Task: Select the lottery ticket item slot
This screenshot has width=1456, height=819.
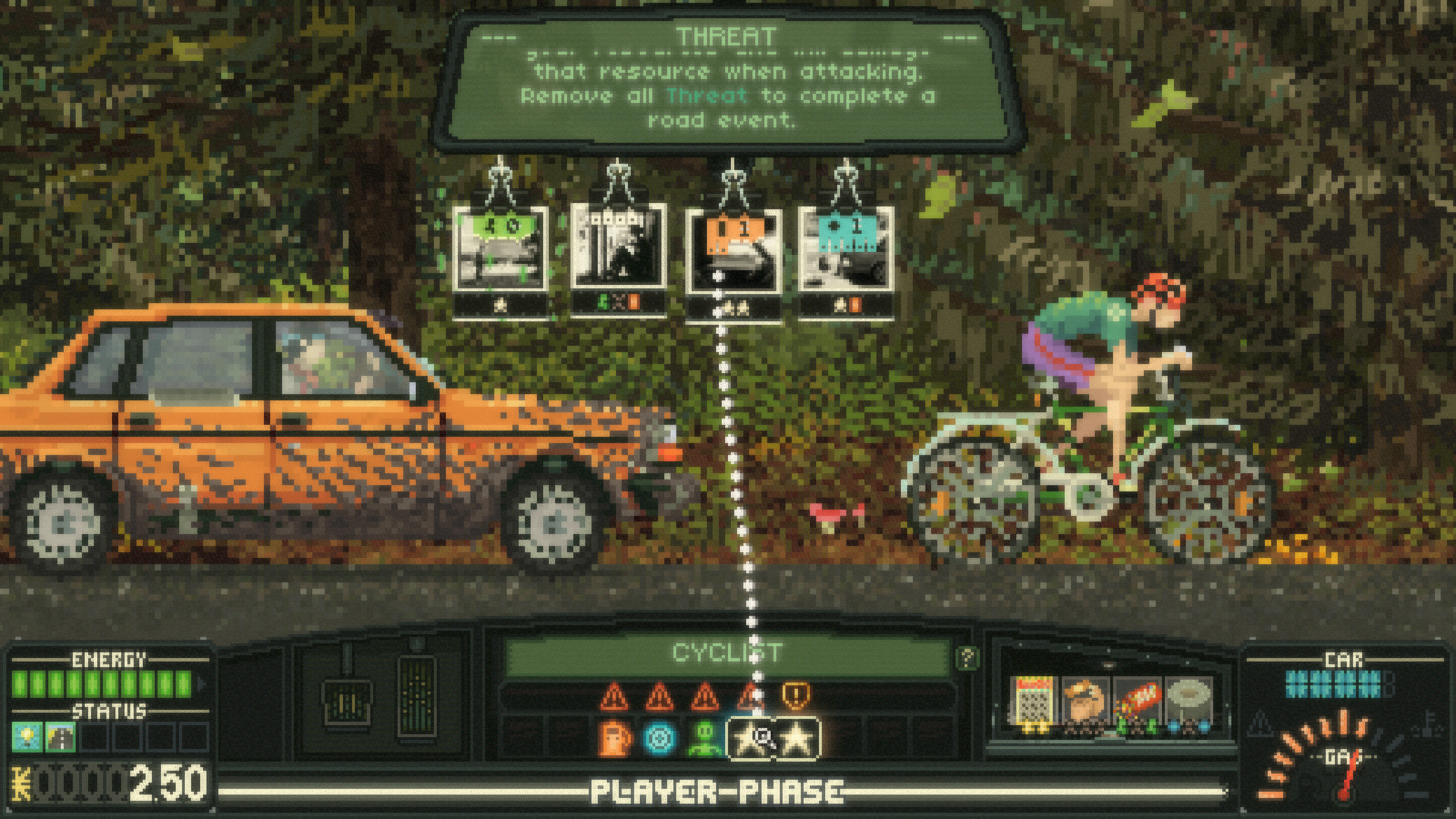Action: click(1032, 703)
